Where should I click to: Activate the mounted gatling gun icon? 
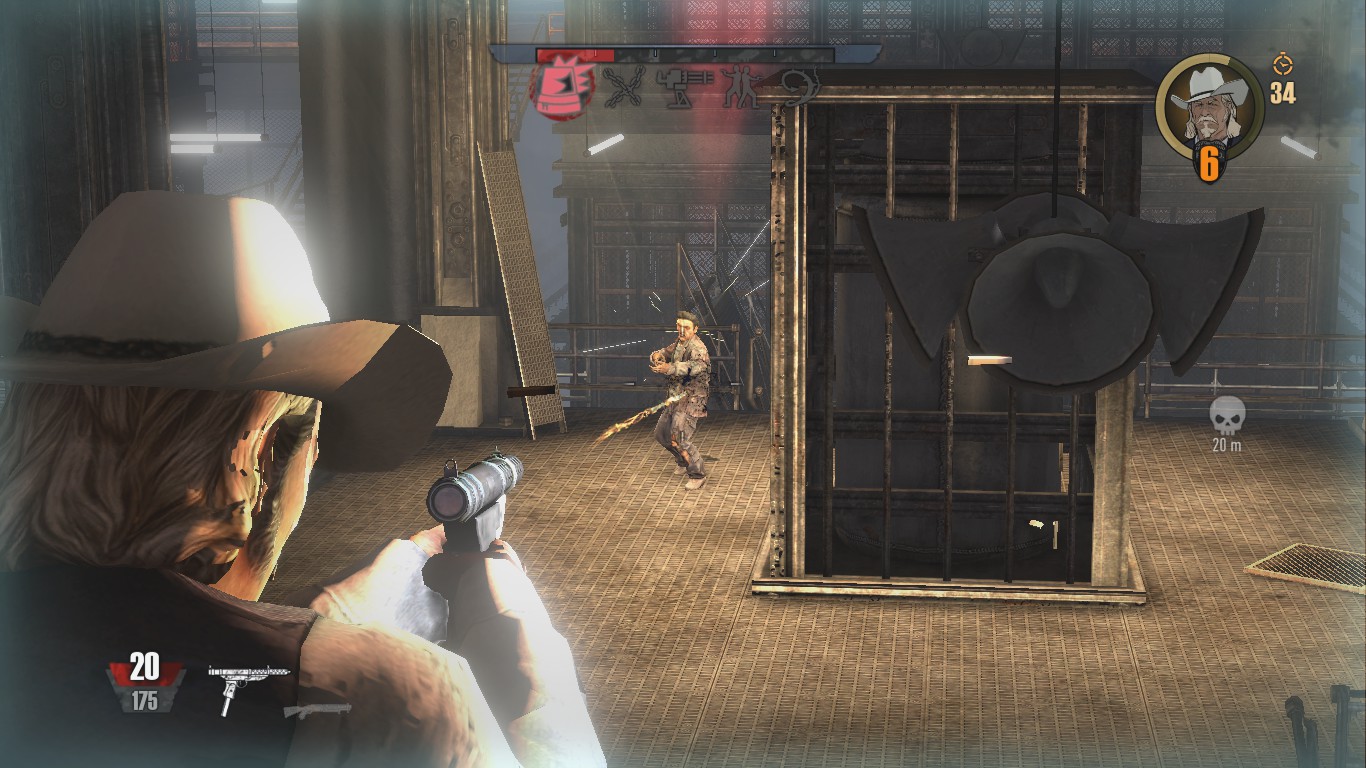[x=685, y=89]
